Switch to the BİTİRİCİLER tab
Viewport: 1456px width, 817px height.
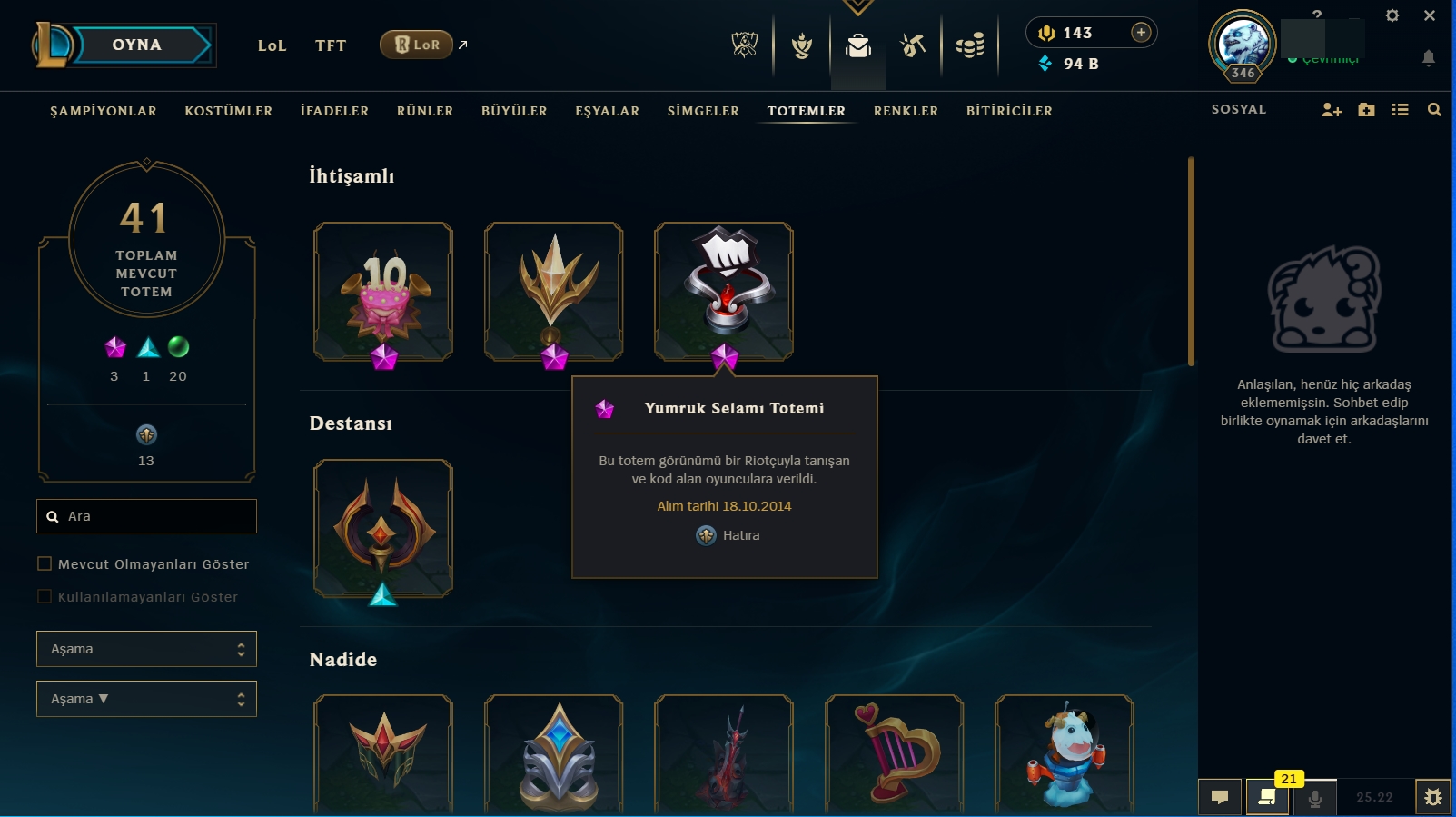tap(1009, 111)
